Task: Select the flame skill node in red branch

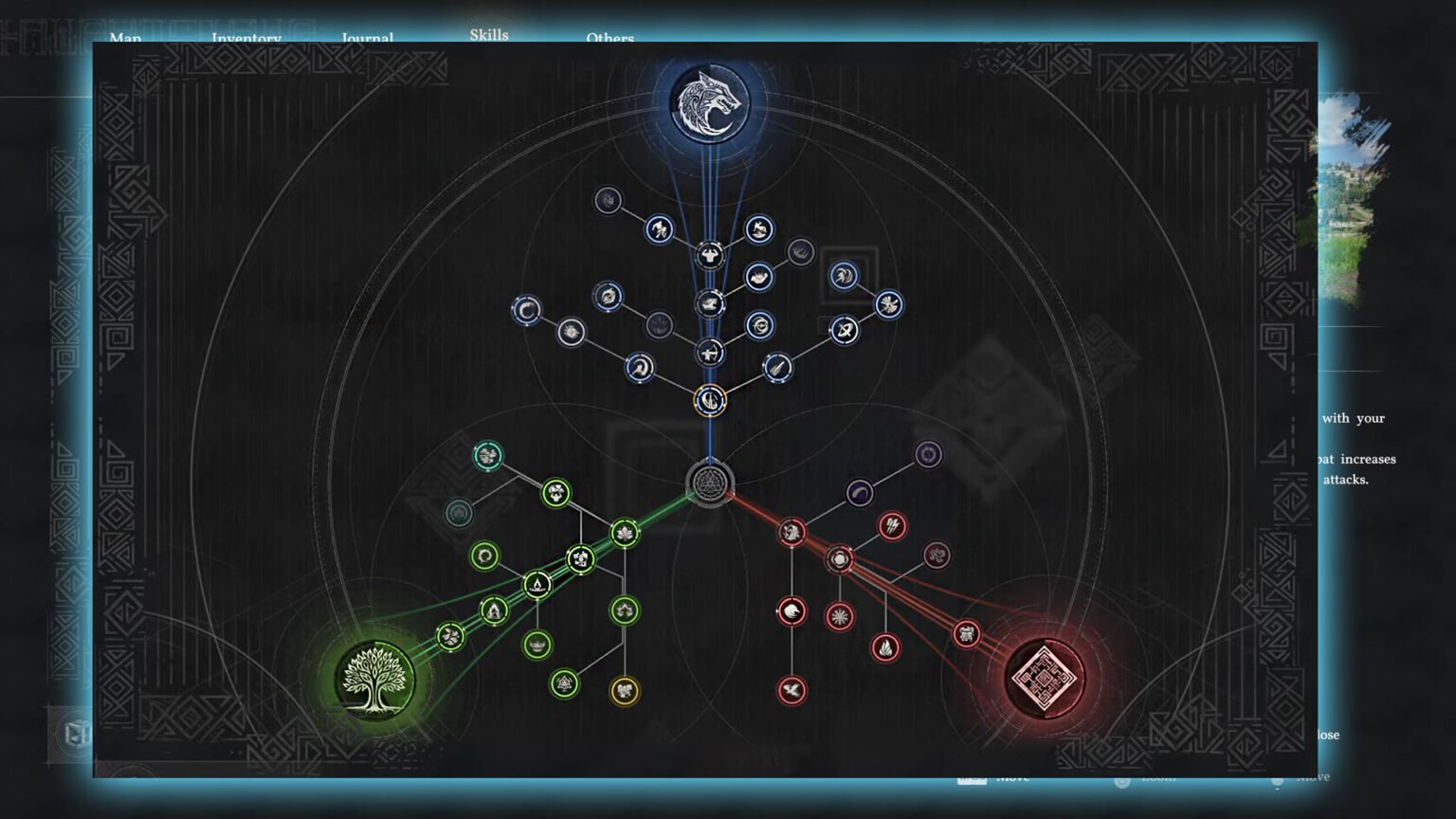Action: [885, 647]
